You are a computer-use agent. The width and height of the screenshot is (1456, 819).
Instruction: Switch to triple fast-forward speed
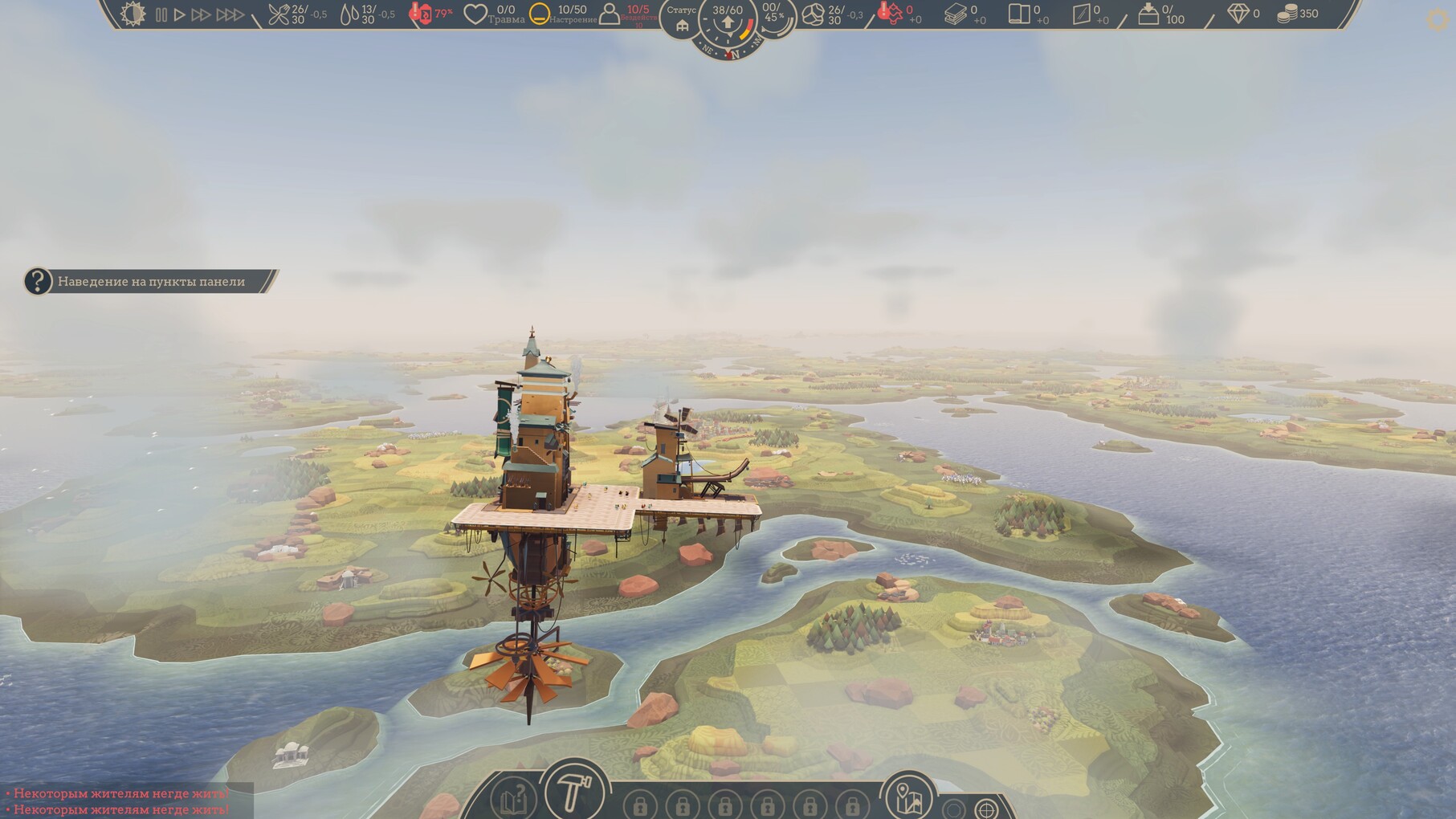click(x=230, y=14)
